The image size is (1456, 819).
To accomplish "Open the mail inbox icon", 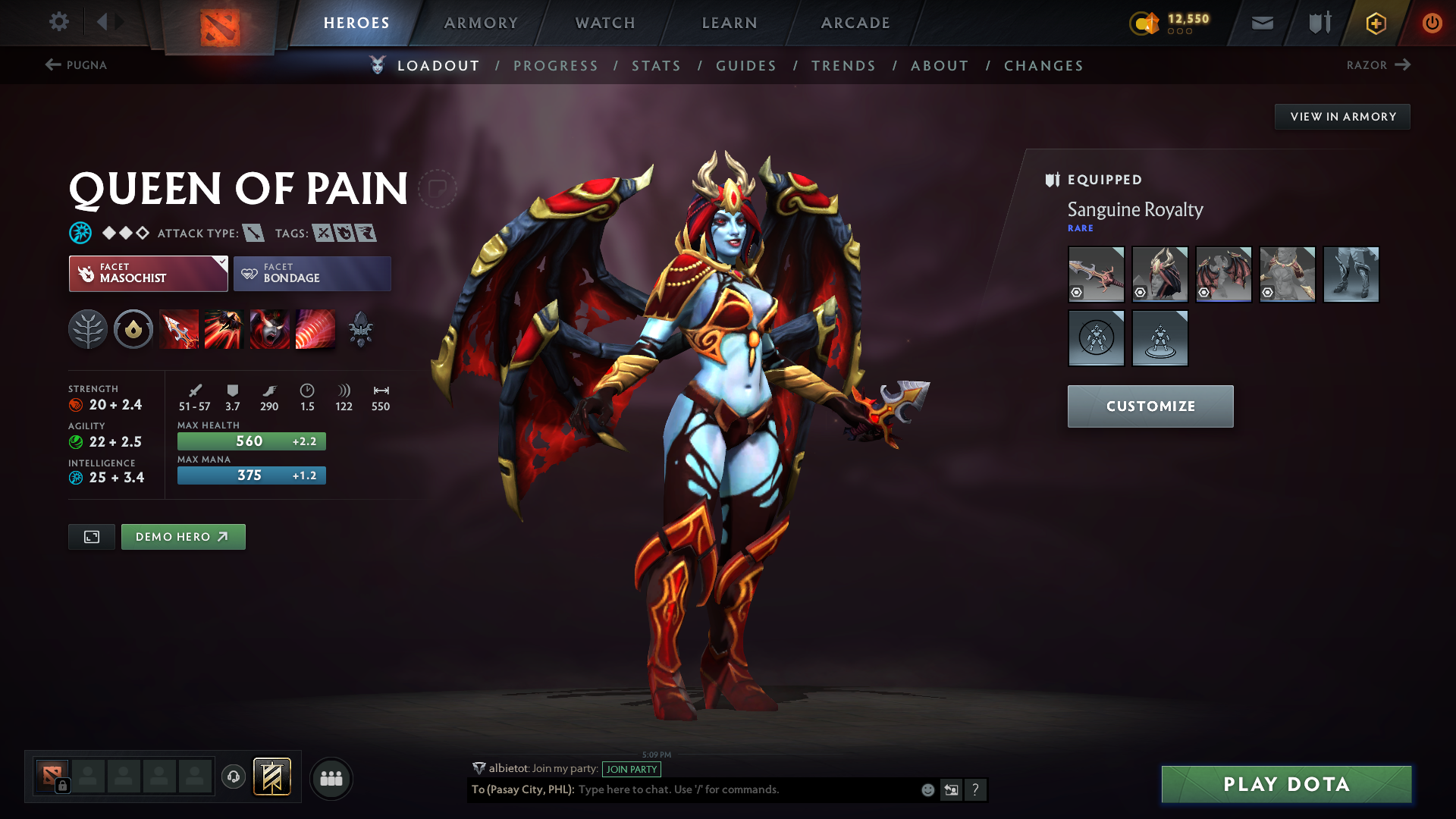I will [1262, 23].
